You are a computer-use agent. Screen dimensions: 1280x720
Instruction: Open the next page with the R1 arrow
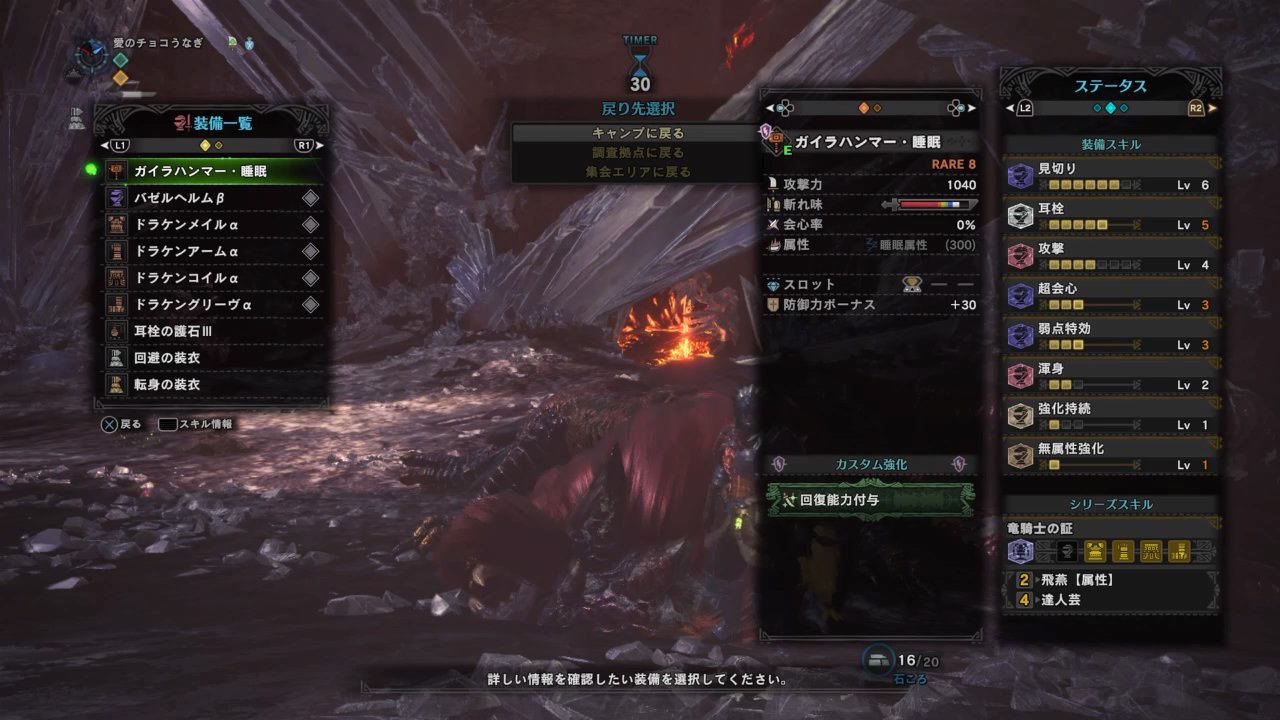[x=316, y=144]
